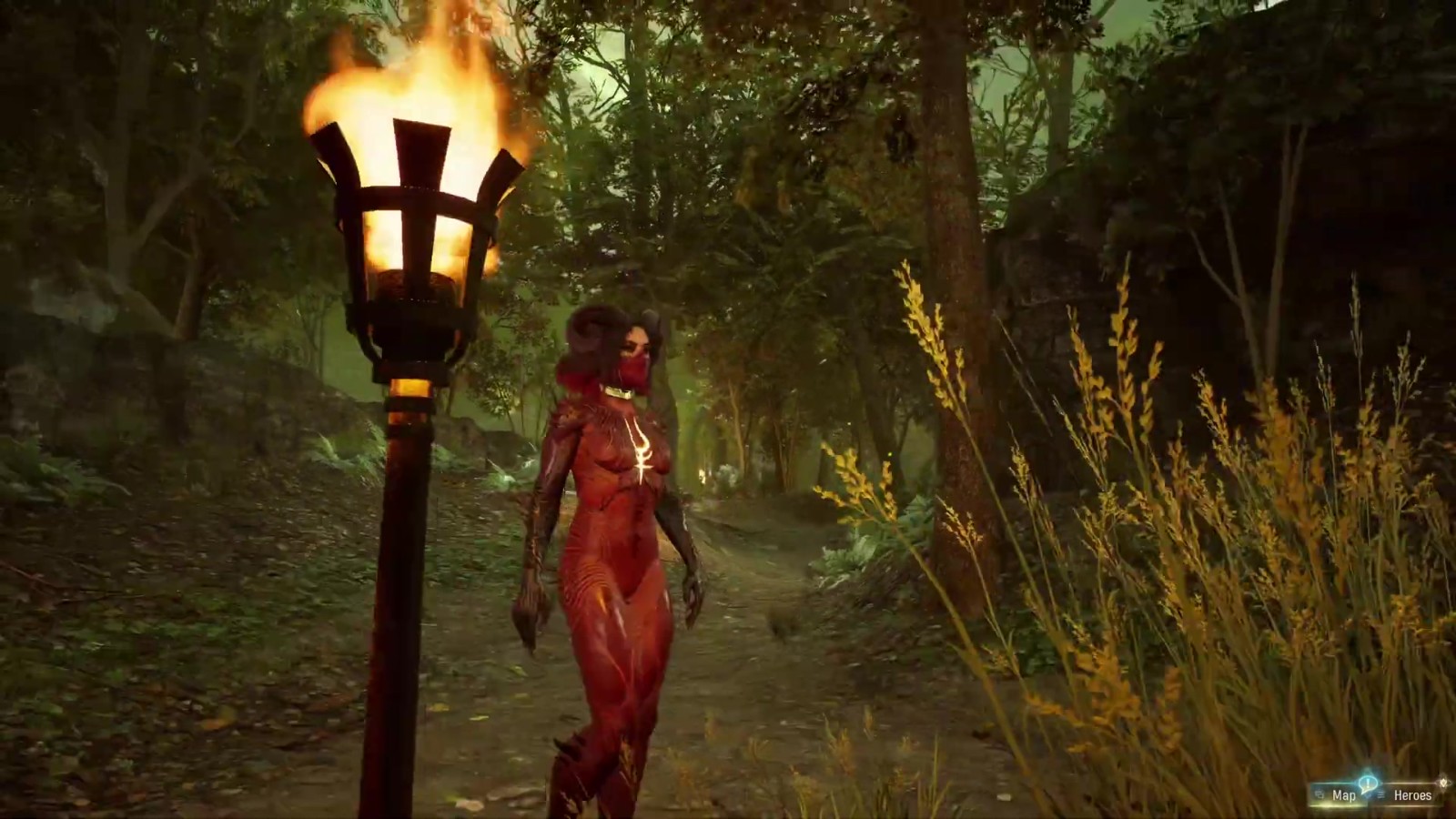Open the Map screen
Screen dimensions: 1456x819
(x=1343, y=795)
